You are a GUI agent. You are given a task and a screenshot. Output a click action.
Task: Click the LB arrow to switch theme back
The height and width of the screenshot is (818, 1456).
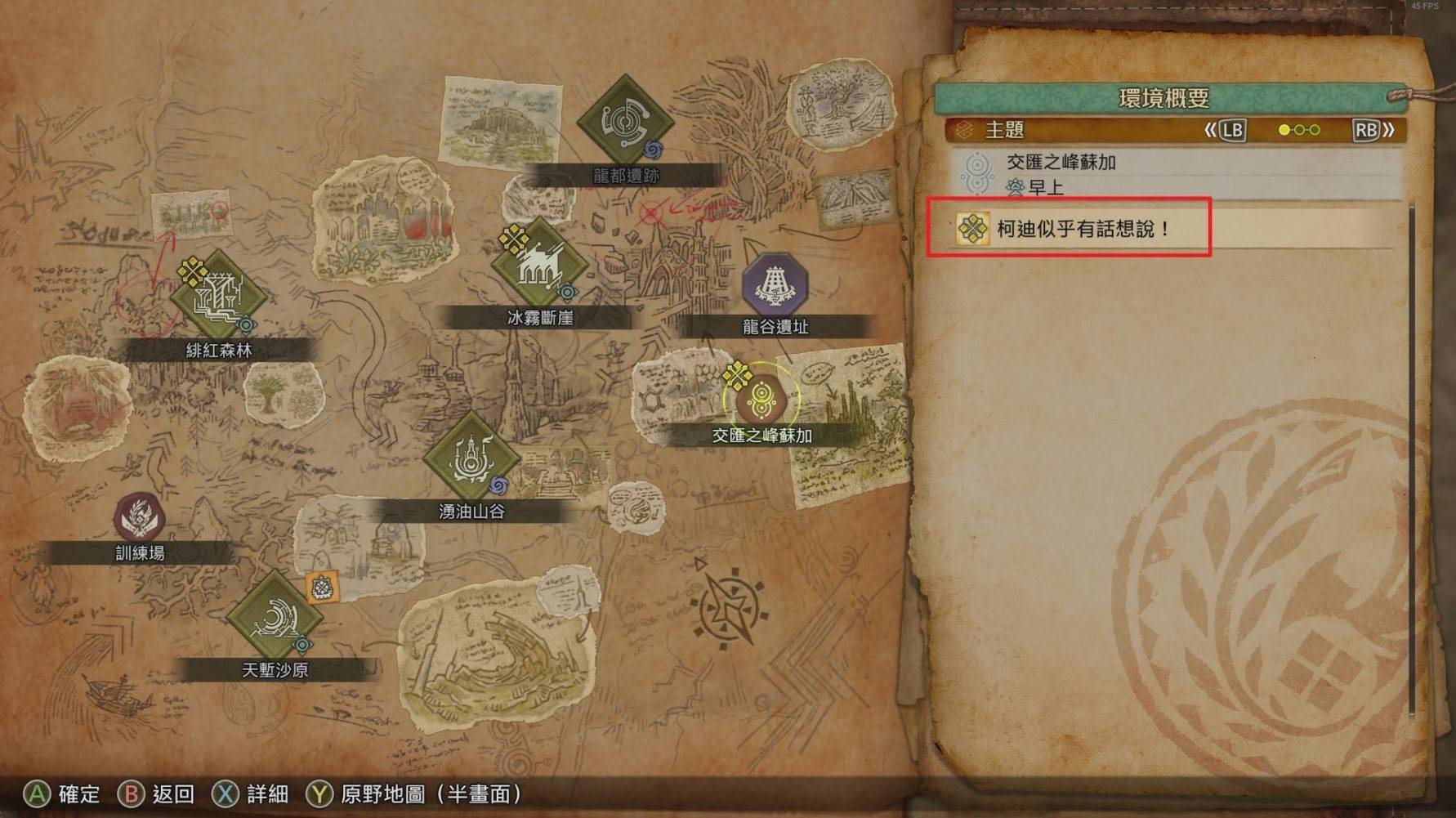coord(1232,129)
